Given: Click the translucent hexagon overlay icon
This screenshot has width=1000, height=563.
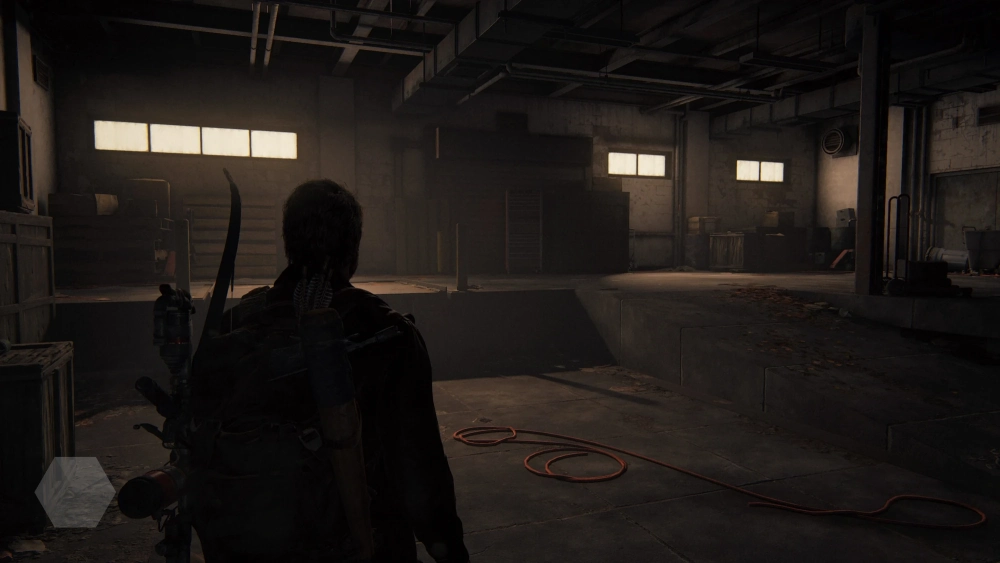Looking at the screenshot, I should [x=75, y=492].
